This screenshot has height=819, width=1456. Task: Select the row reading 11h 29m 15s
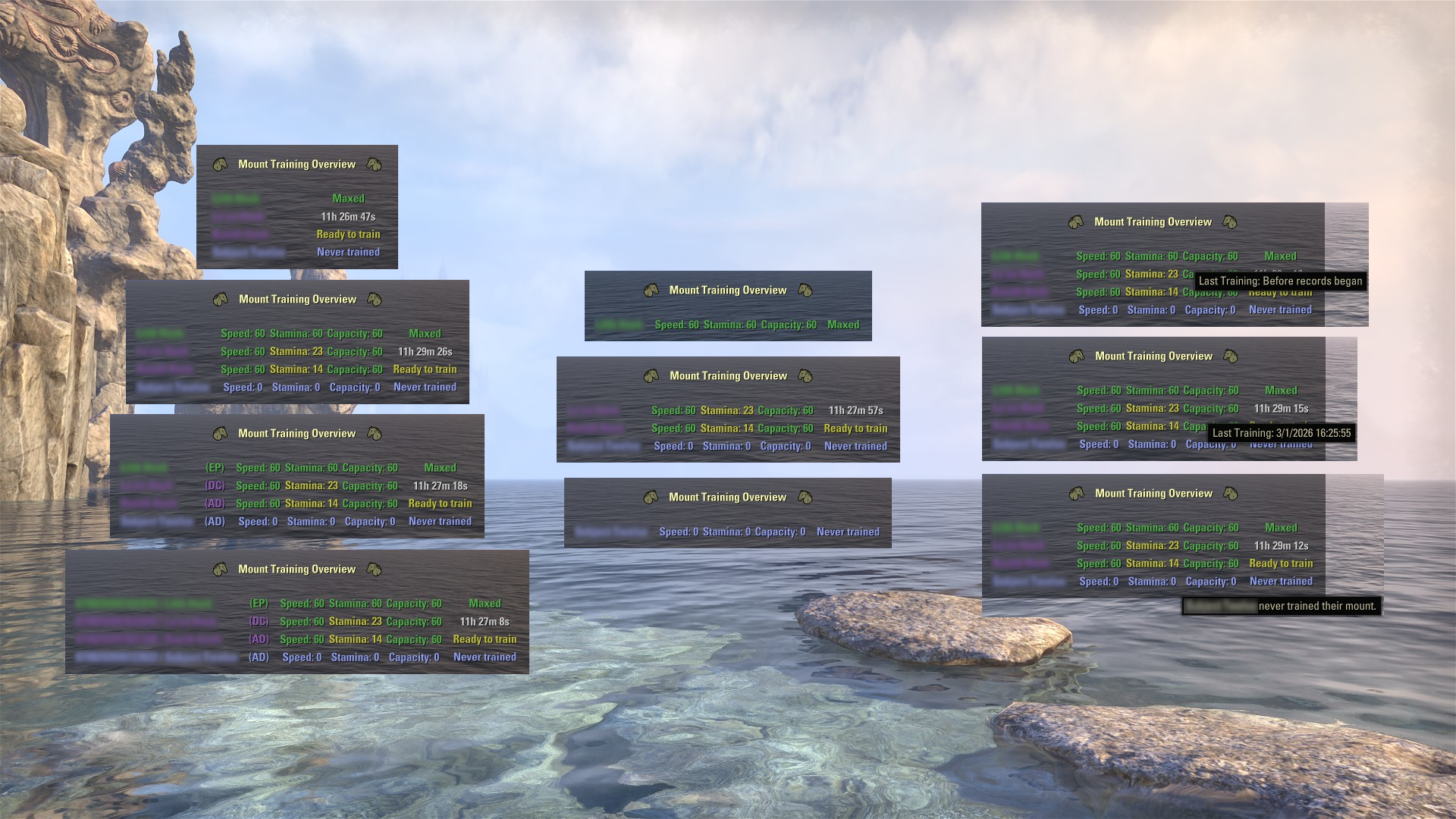pyautogui.click(x=1153, y=409)
